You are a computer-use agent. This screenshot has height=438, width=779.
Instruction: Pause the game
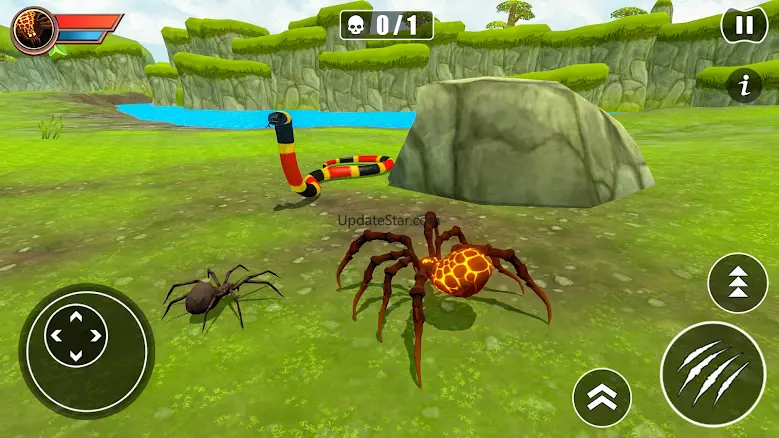[744, 24]
